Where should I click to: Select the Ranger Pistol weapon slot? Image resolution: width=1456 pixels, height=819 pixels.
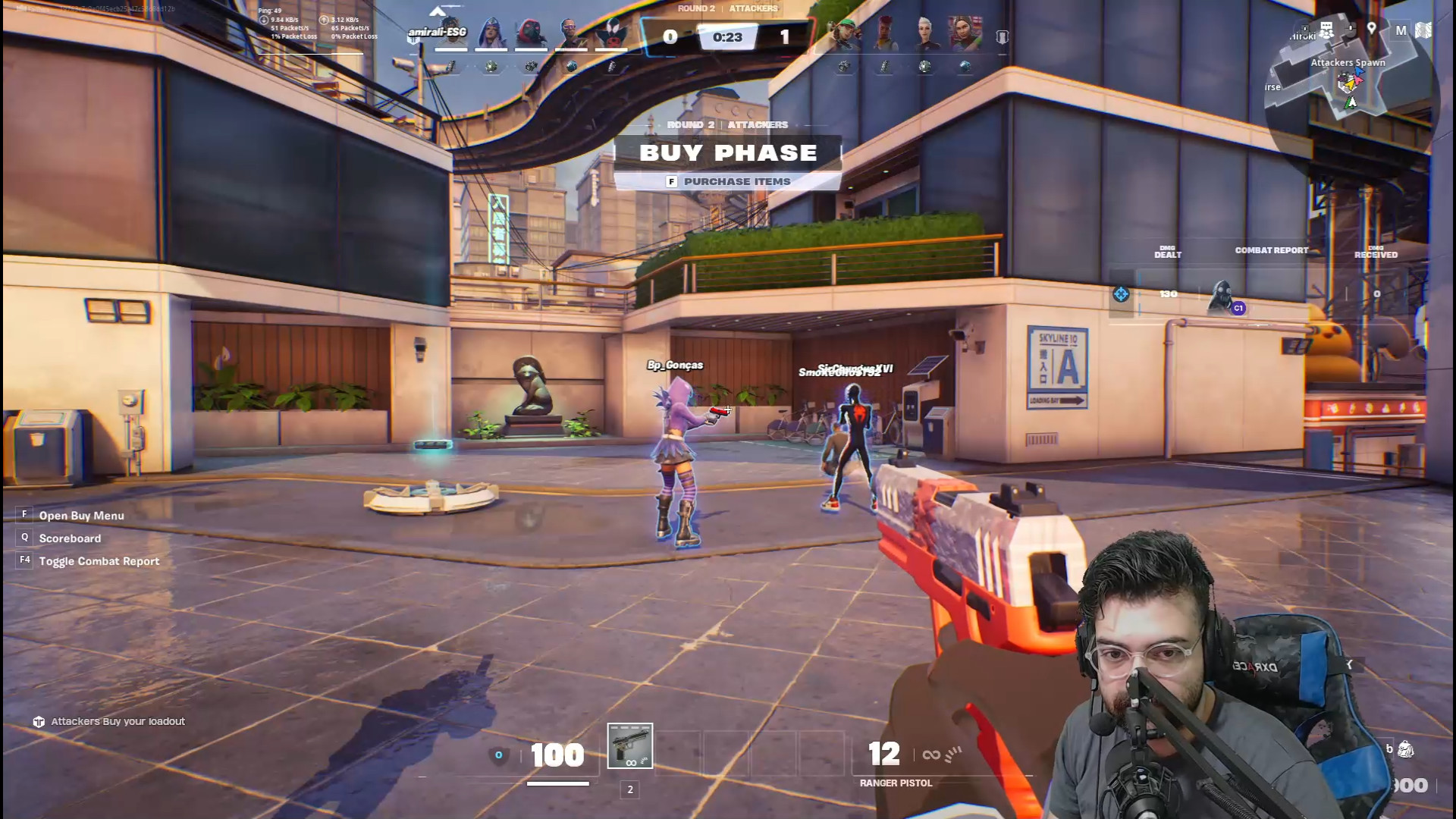[x=629, y=746]
